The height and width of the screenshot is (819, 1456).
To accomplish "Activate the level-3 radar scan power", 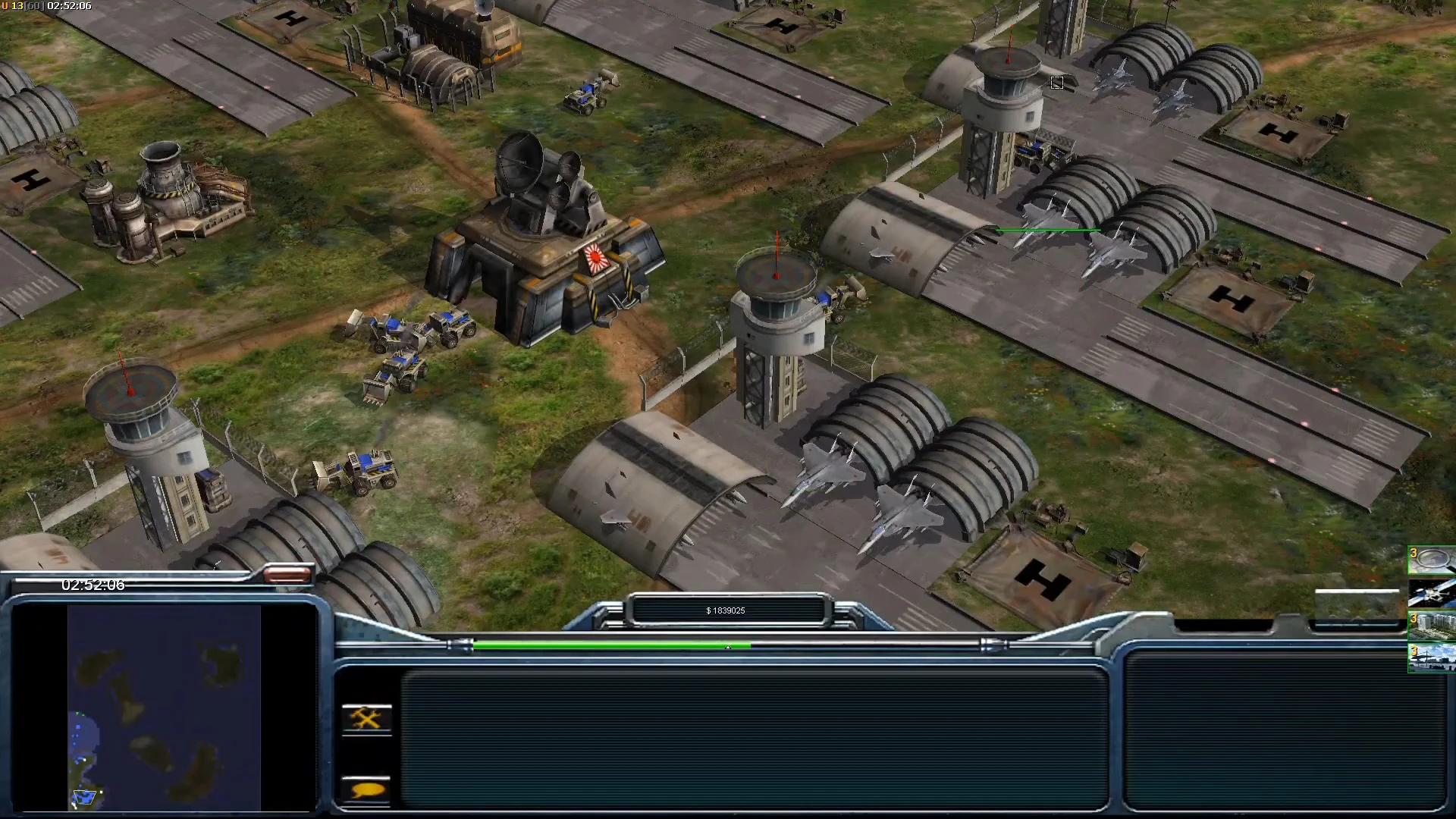I will [x=1432, y=559].
